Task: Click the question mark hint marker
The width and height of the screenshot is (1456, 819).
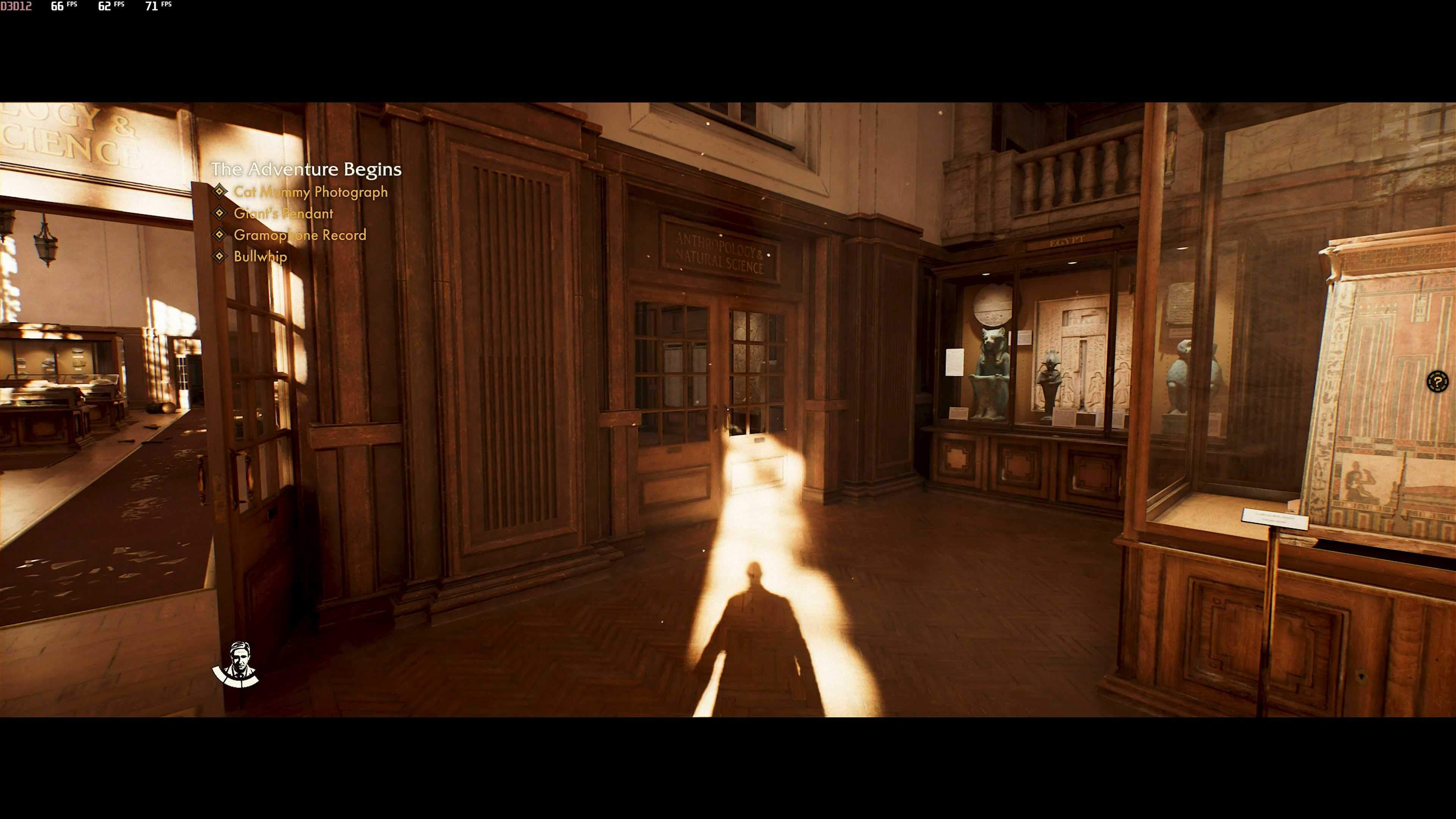Action: (x=1437, y=381)
